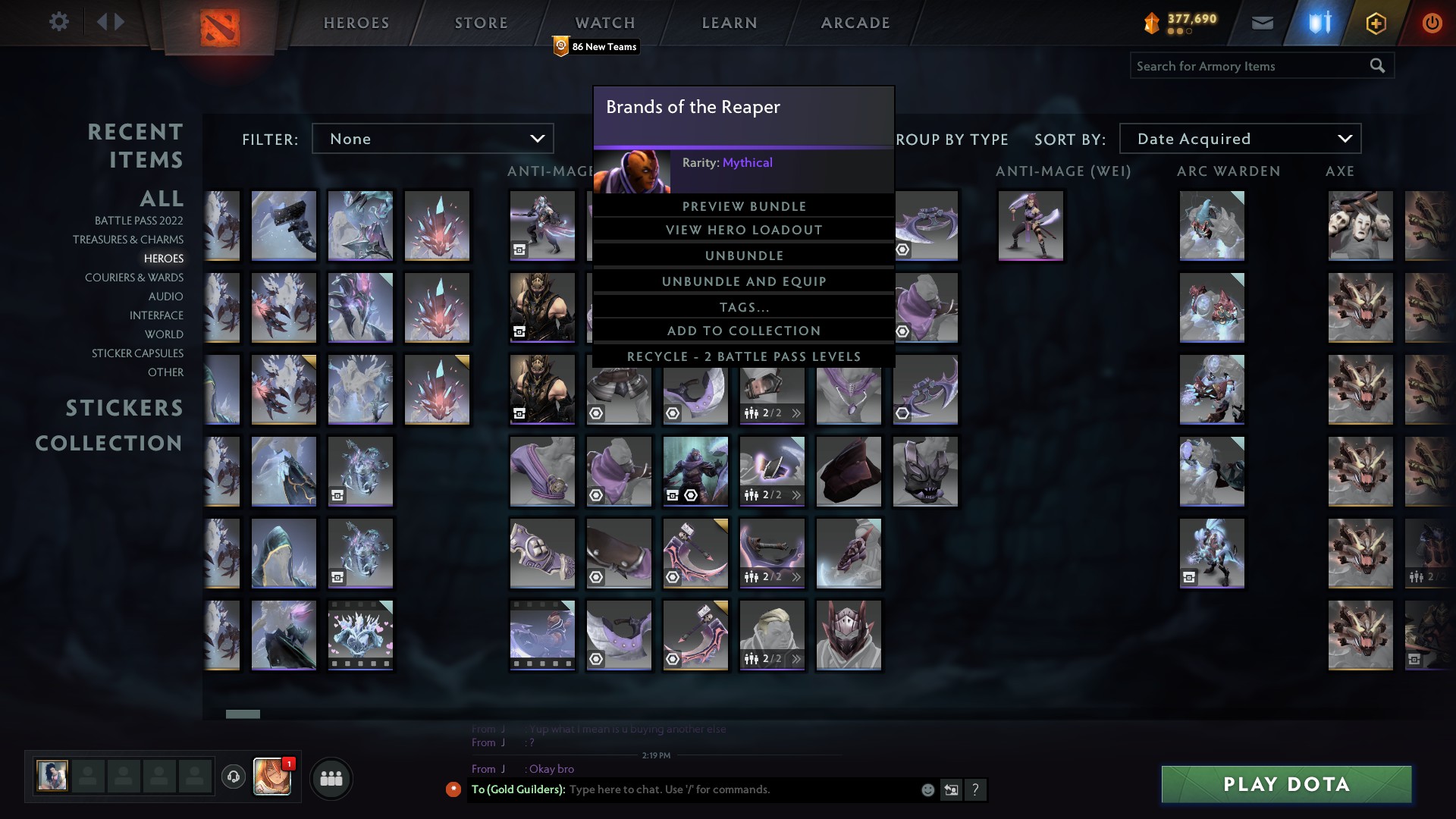1456x819 pixels.
Task: Recycle item for 2 Battle Pass levels
Action: (x=743, y=356)
